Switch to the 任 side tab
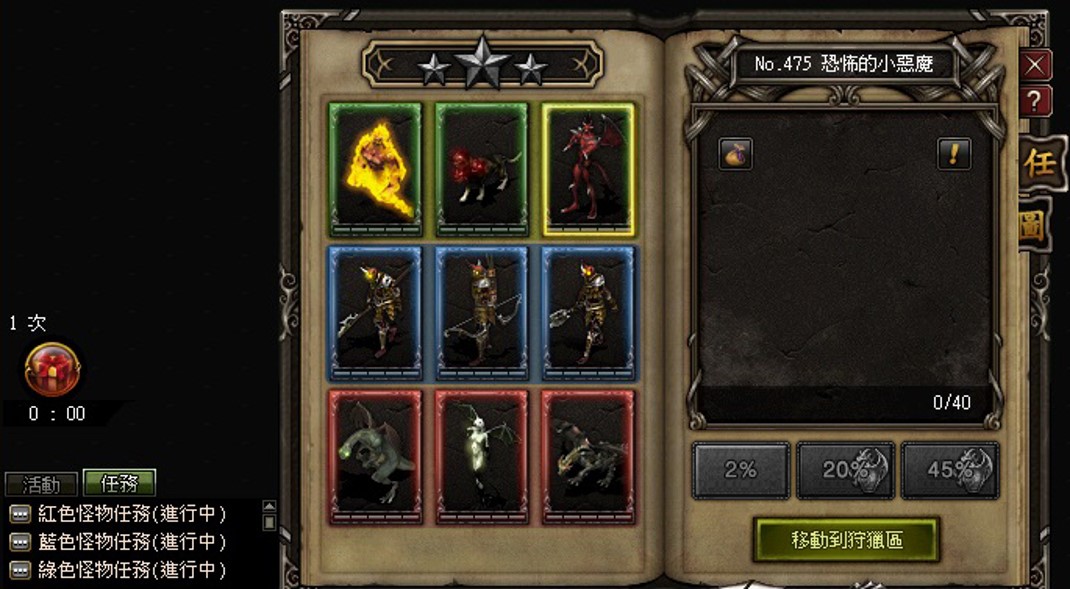This screenshot has width=1070, height=589. [1039, 165]
